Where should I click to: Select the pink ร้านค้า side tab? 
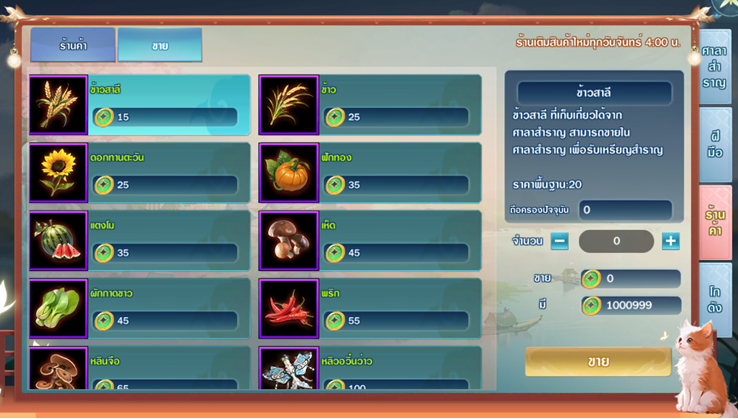714,222
